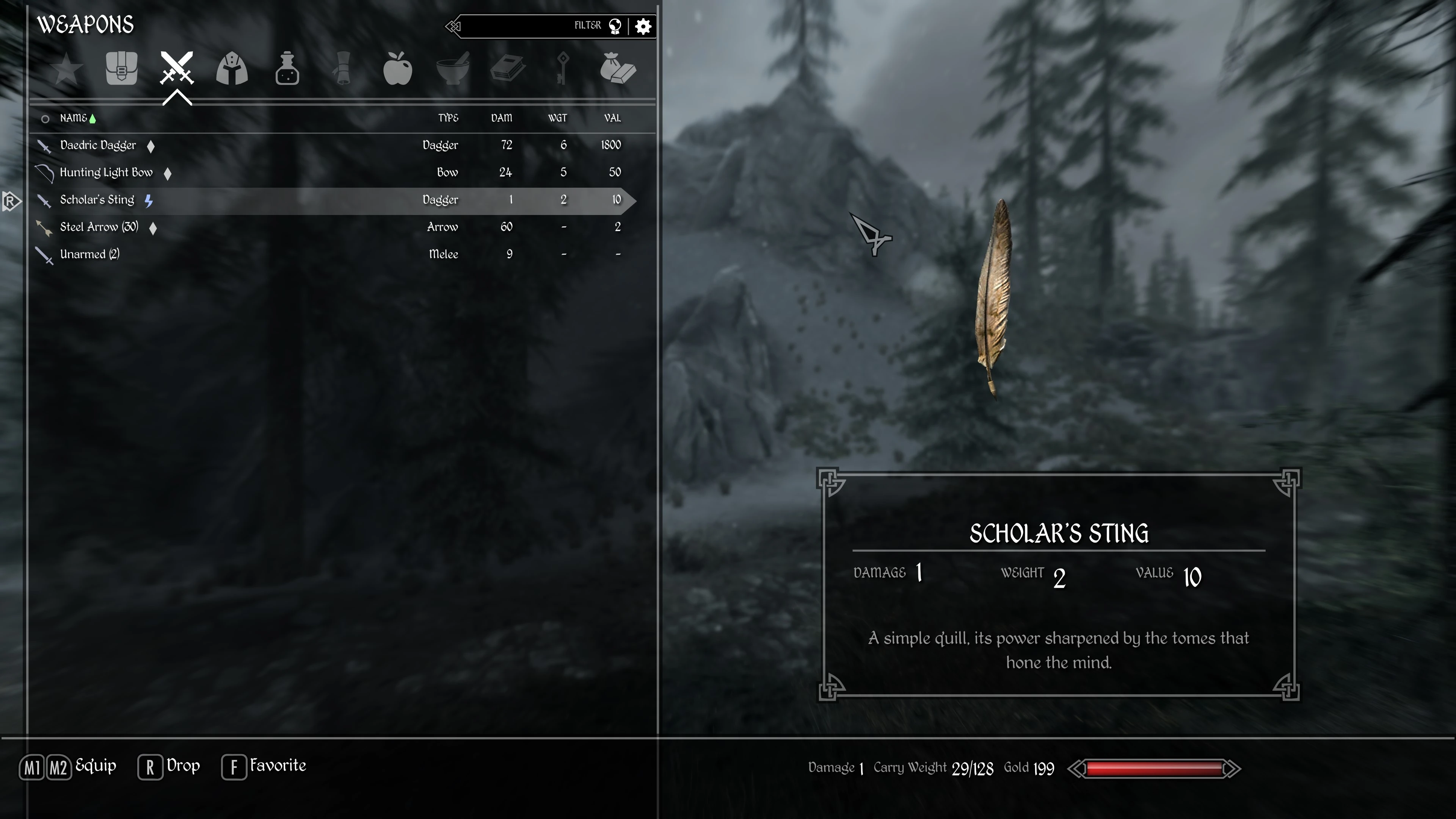The height and width of the screenshot is (819, 1456).
Task: Switch to the armor helmet tab
Action: point(232,69)
